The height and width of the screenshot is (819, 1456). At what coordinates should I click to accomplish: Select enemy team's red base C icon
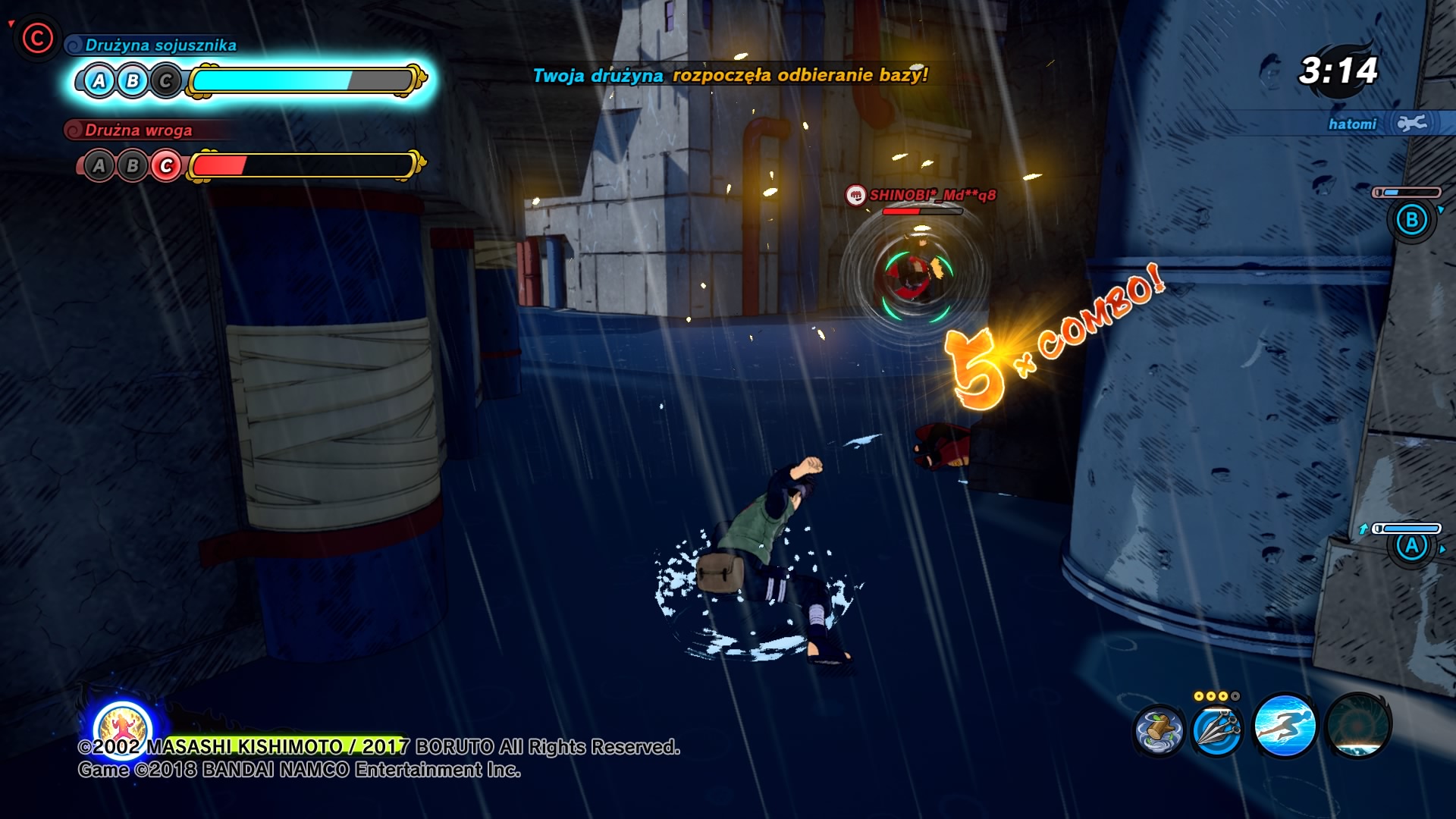pos(166,166)
